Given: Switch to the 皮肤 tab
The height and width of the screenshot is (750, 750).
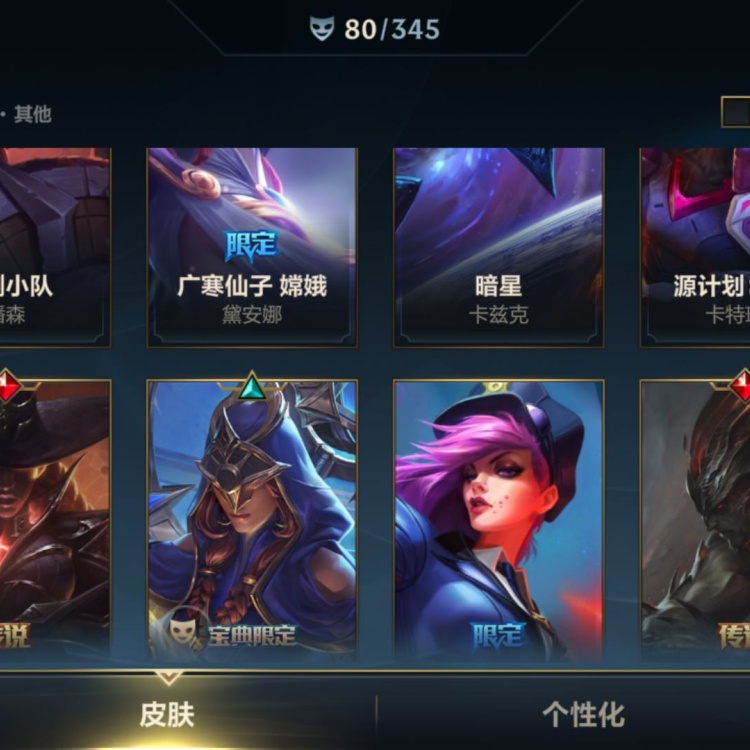Looking at the screenshot, I should [x=167, y=714].
